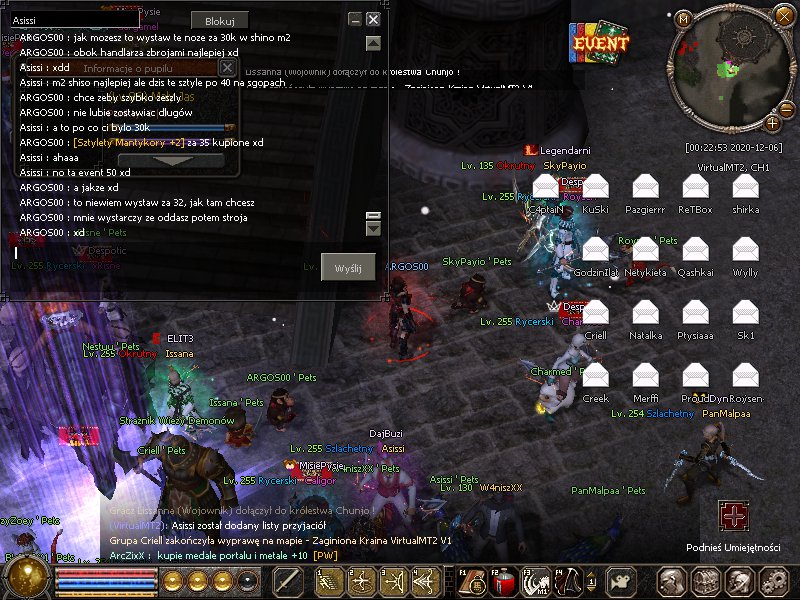The image size is (800, 600).
Task: Zoom in the minimap with the plus button
Action: click(x=773, y=123)
